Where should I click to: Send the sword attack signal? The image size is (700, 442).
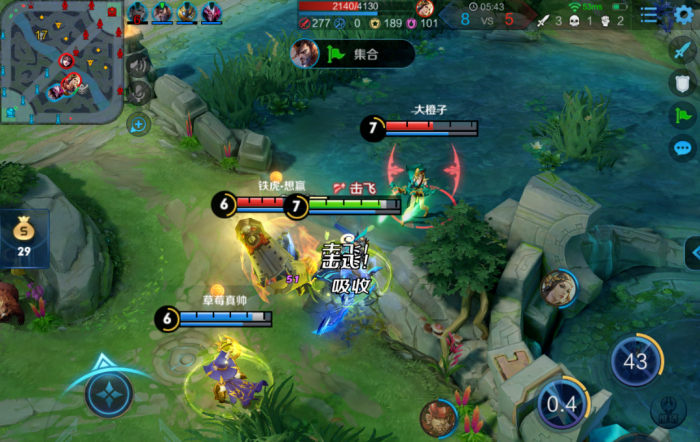(683, 49)
